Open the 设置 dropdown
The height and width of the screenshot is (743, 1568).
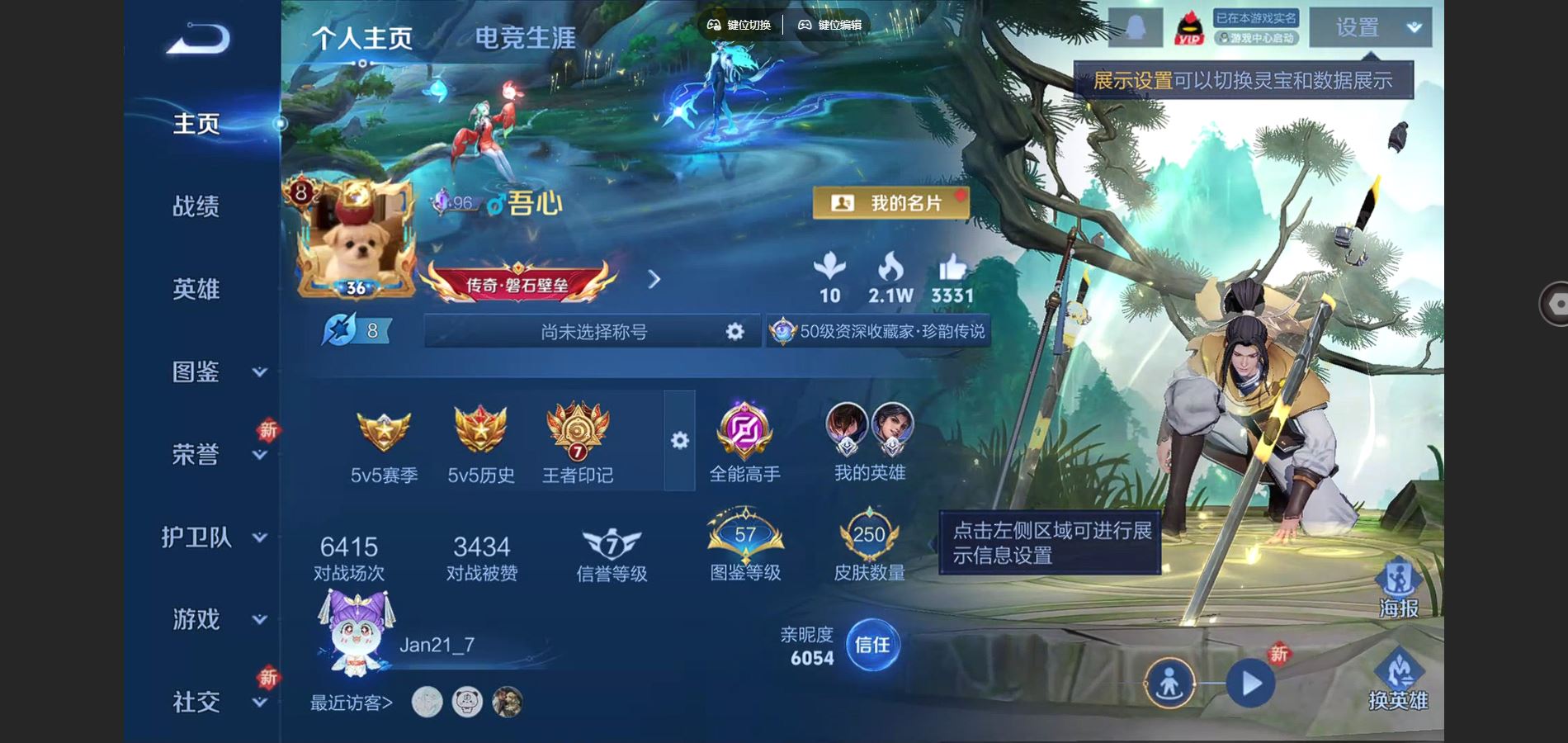tap(1370, 28)
